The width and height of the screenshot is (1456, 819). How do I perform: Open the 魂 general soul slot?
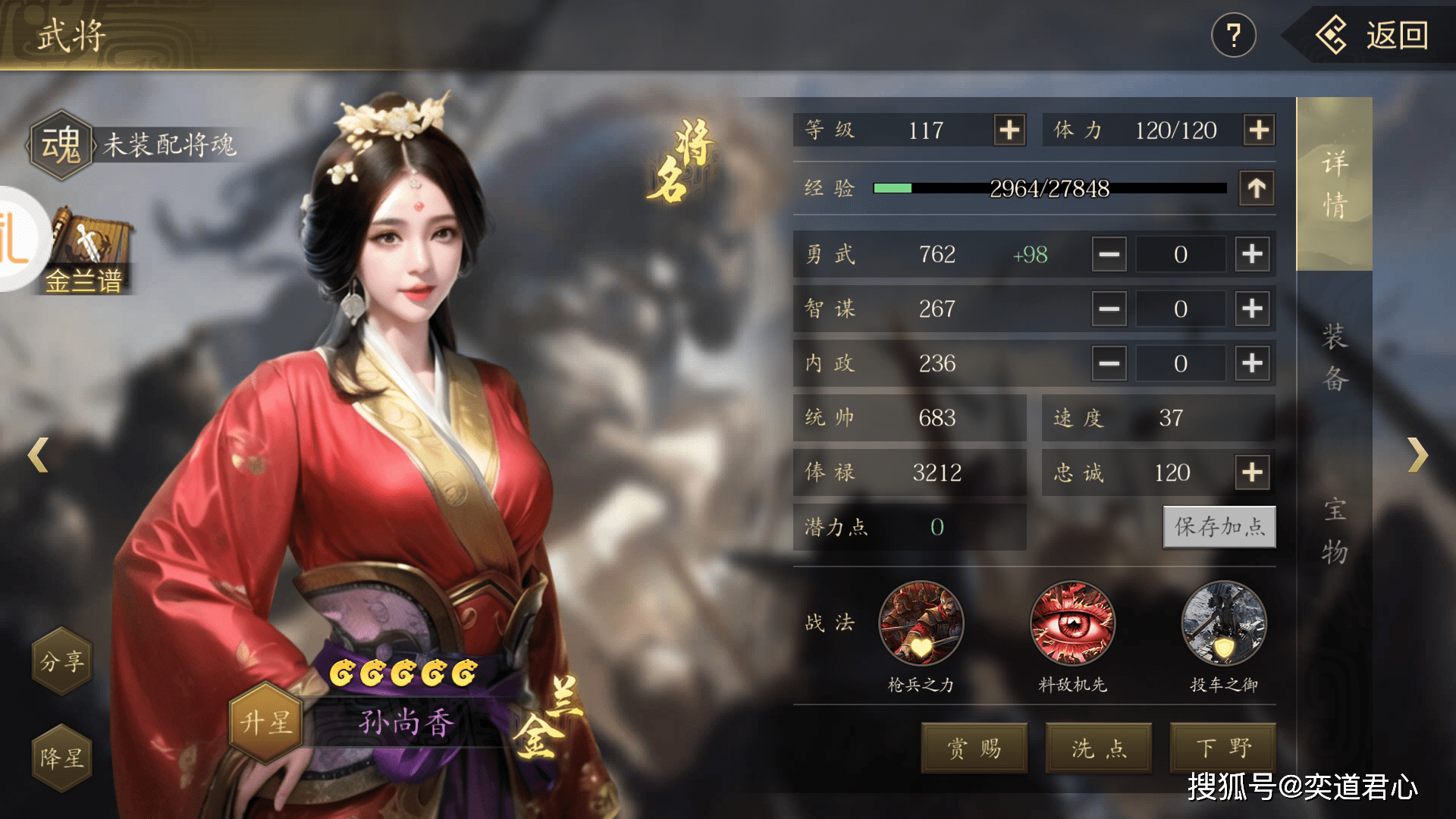(61, 145)
